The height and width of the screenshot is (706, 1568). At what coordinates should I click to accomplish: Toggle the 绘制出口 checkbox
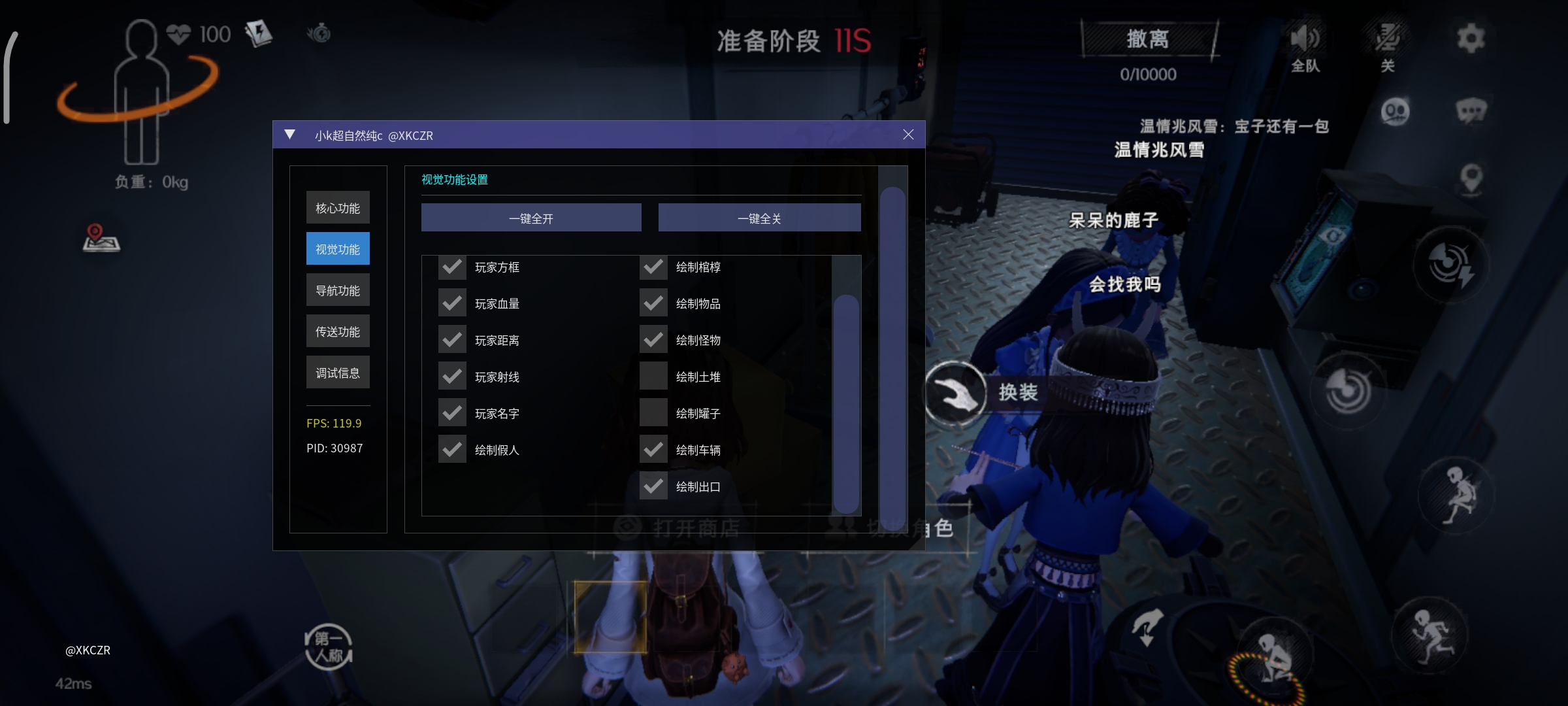point(653,487)
